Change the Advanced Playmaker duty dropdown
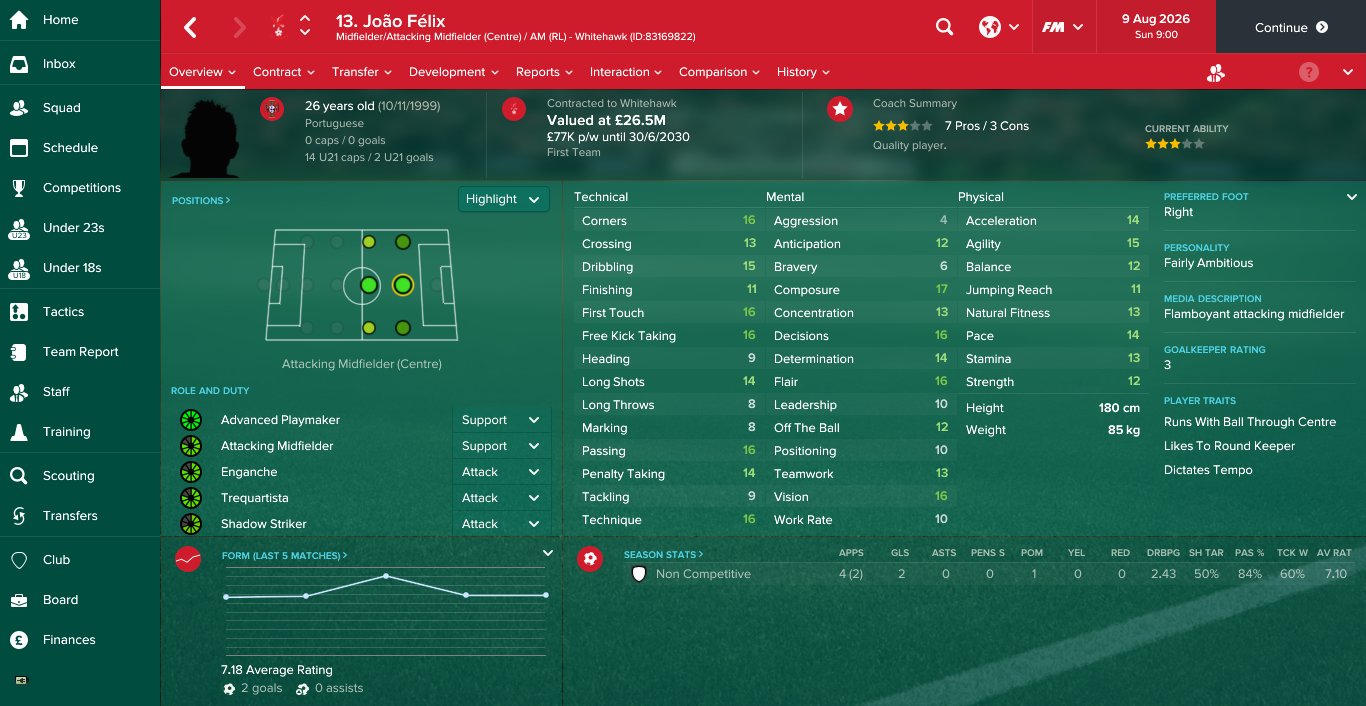Image resolution: width=1366 pixels, height=706 pixels. point(501,420)
